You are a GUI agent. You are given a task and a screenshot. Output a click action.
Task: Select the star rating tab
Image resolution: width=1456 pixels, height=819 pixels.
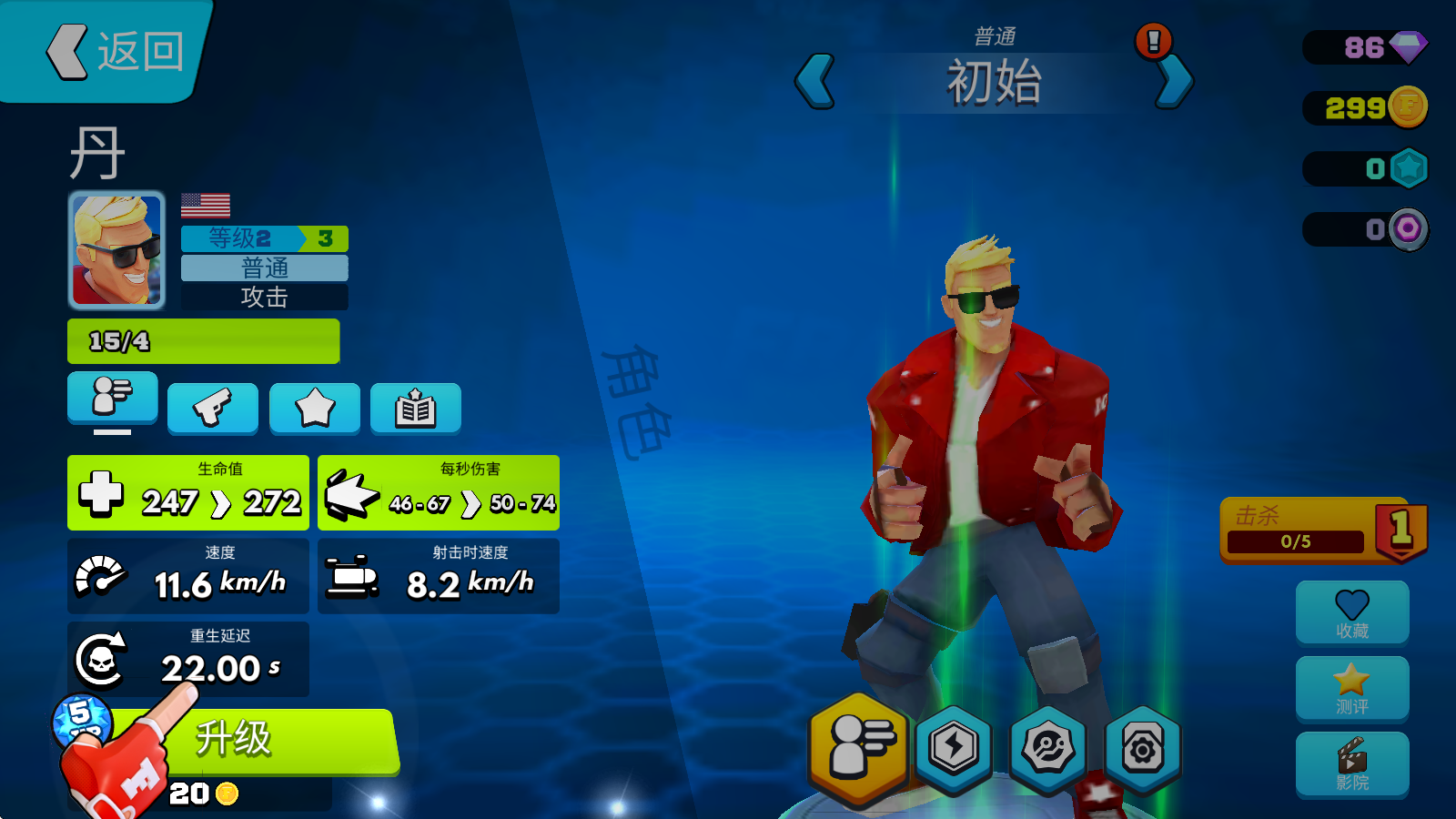point(314,408)
